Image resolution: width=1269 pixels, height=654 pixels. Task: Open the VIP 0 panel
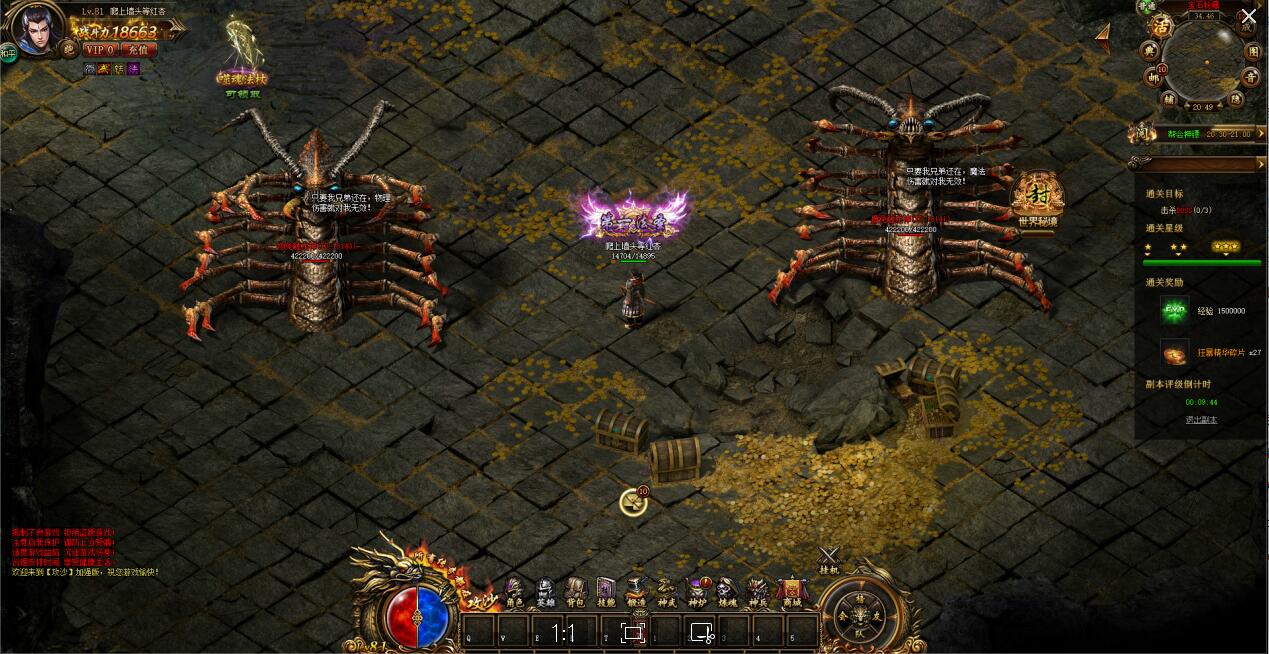[x=99, y=49]
